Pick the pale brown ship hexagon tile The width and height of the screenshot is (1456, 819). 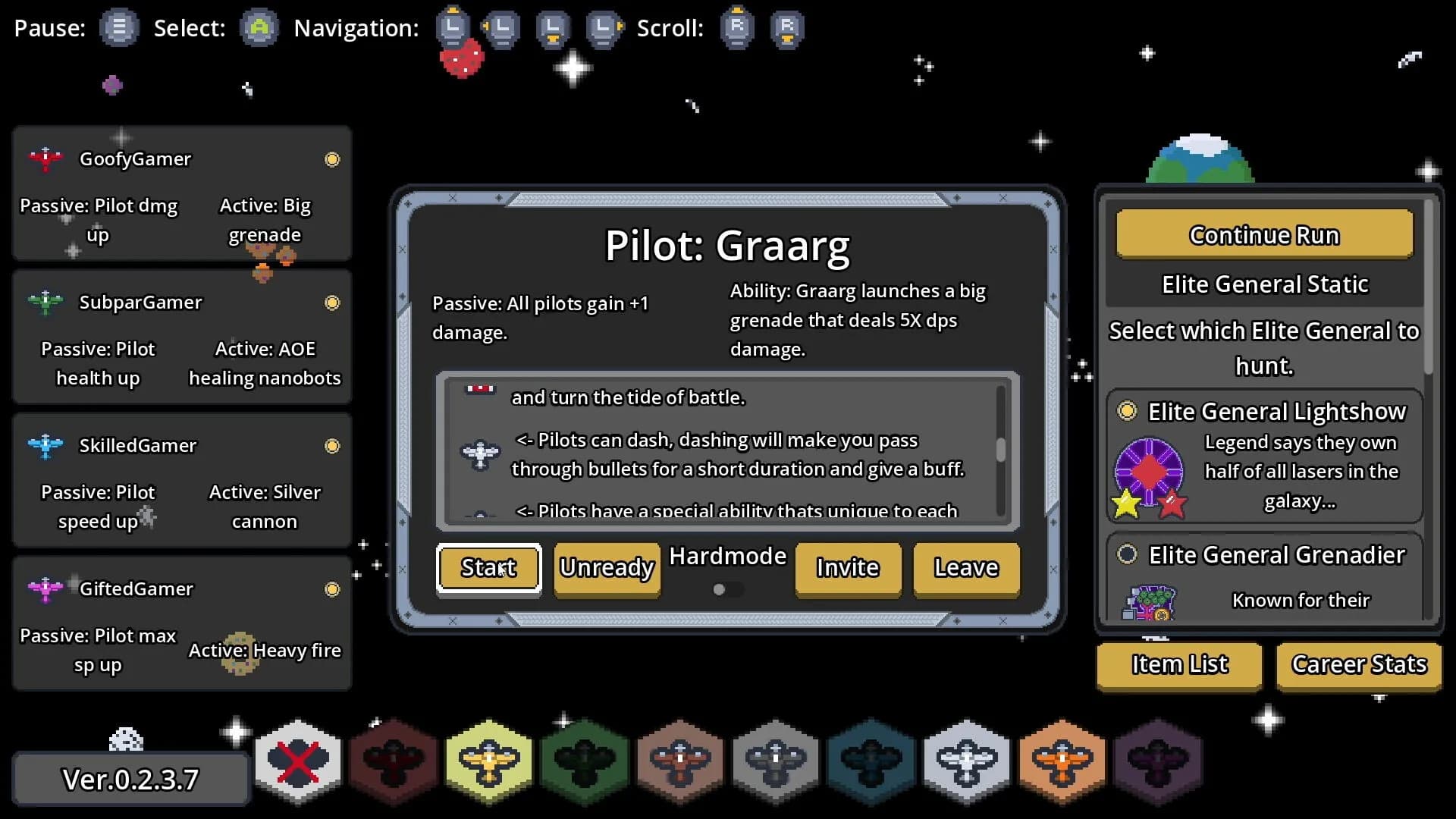[680, 761]
